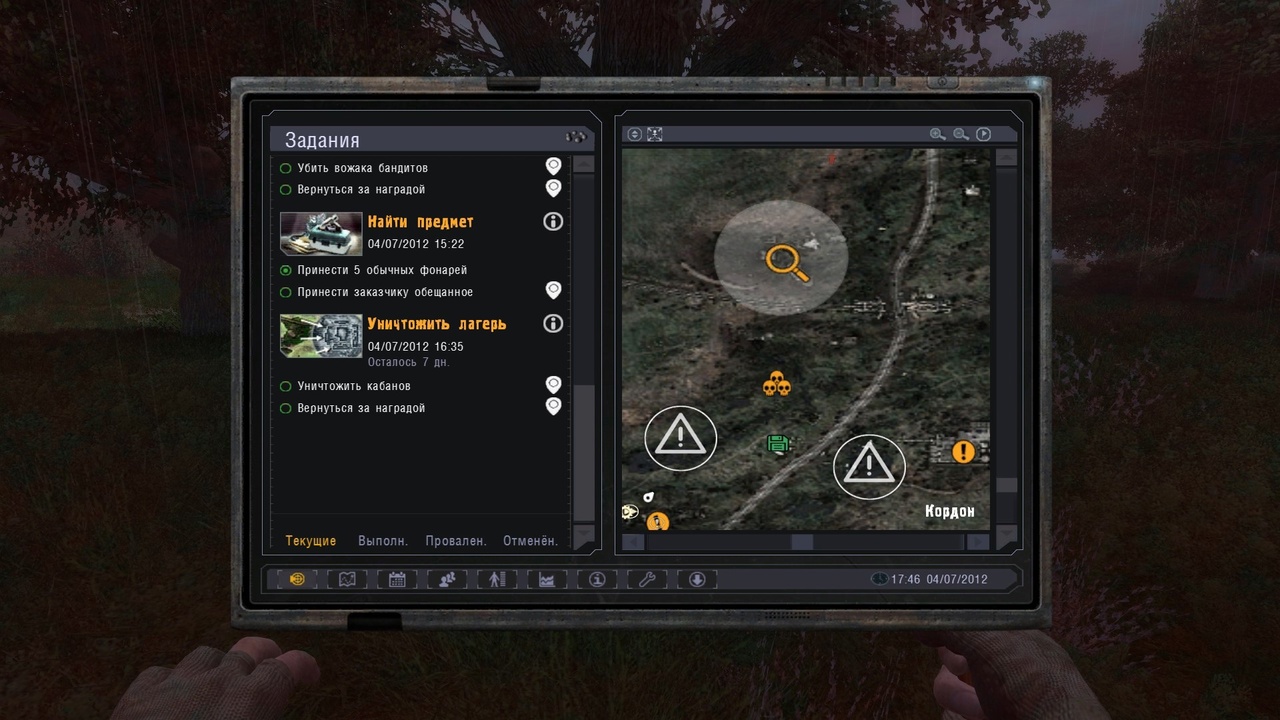This screenshot has height=720, width=1280.
Task: Expand details for the 'Найти предмет' quest
Action: [x=553, y=221]
